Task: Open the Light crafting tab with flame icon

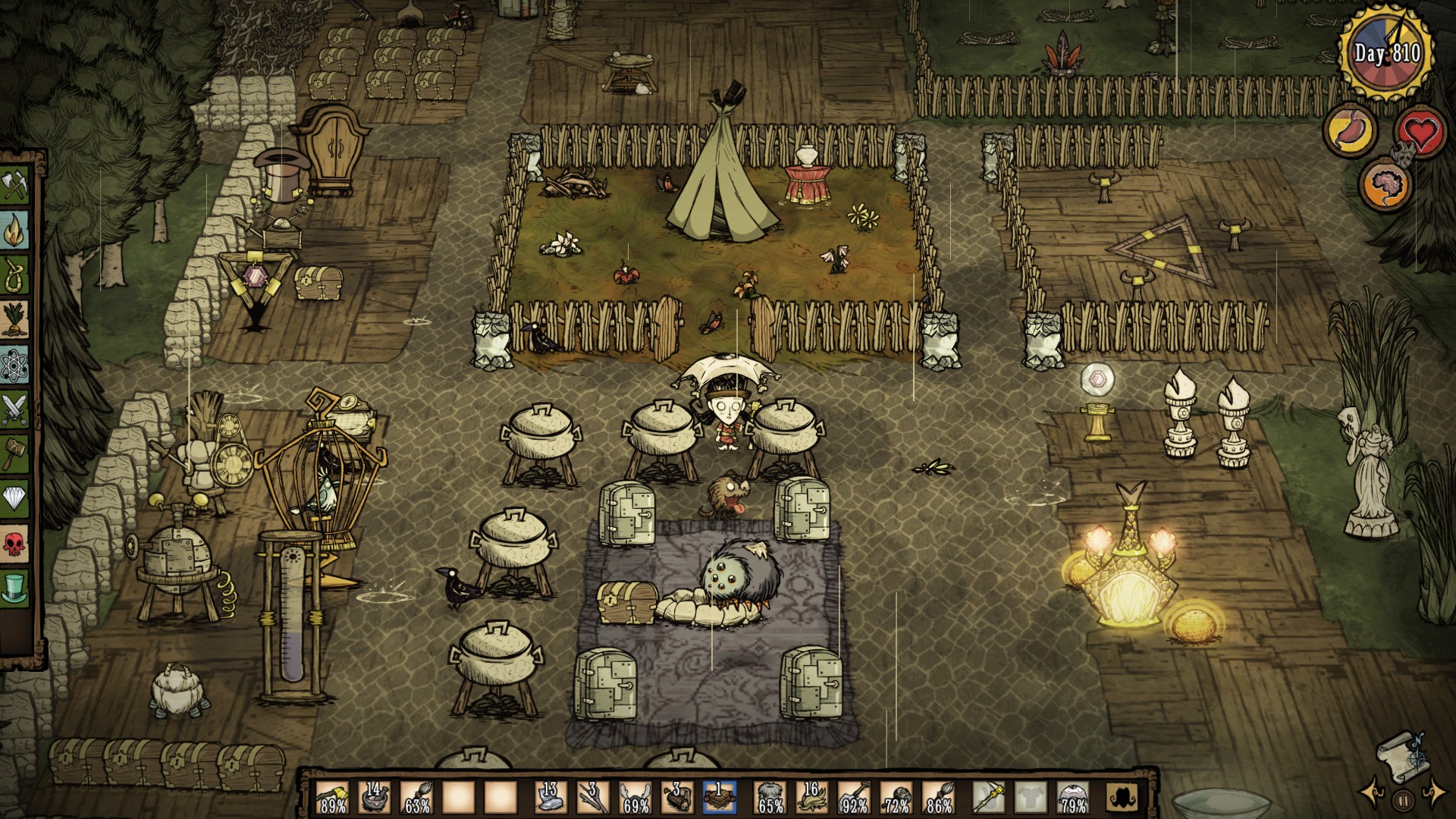Action: [x=14, y=228]
